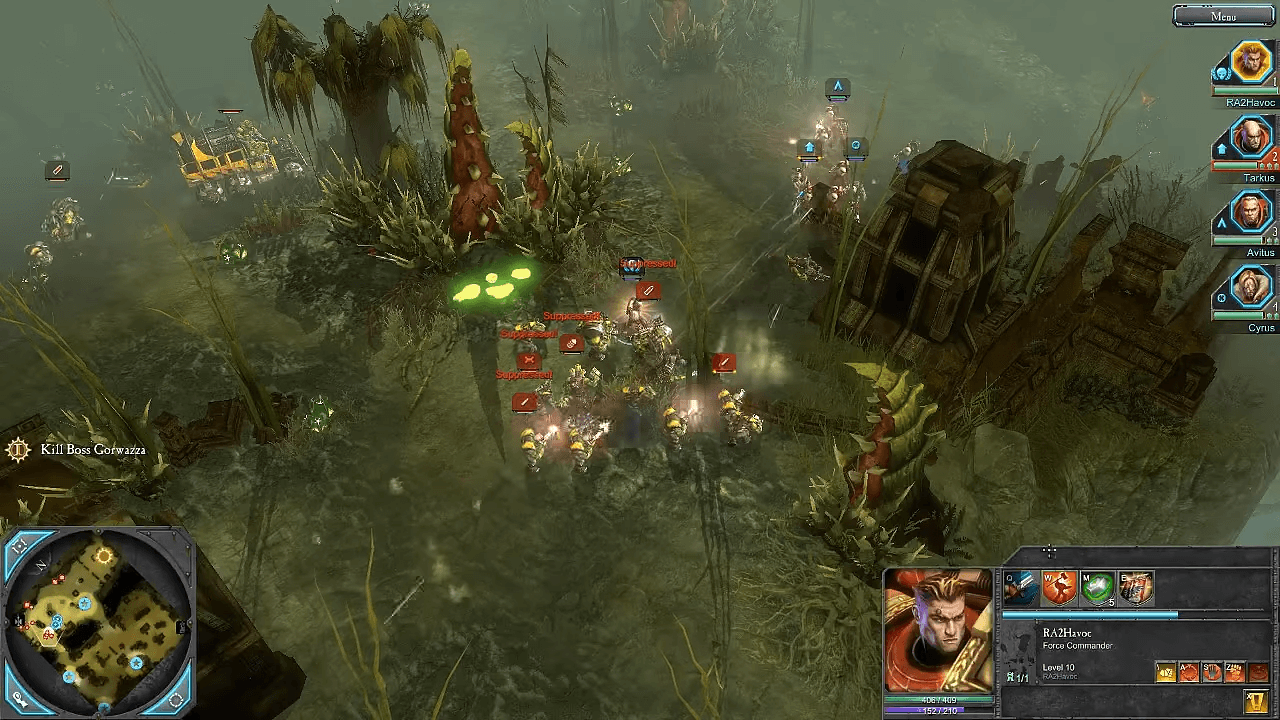Open the Menu button
The height and width of the screenshot is (720, 1280).
click(x=1223, y=16)
